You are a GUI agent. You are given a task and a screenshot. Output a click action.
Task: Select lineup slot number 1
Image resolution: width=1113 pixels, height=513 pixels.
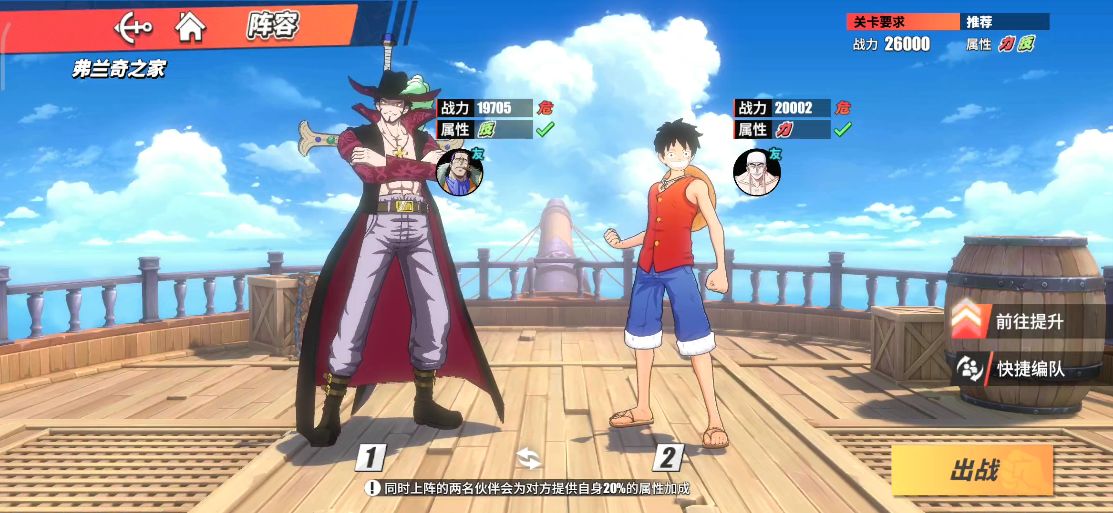(x=371, y=458)
